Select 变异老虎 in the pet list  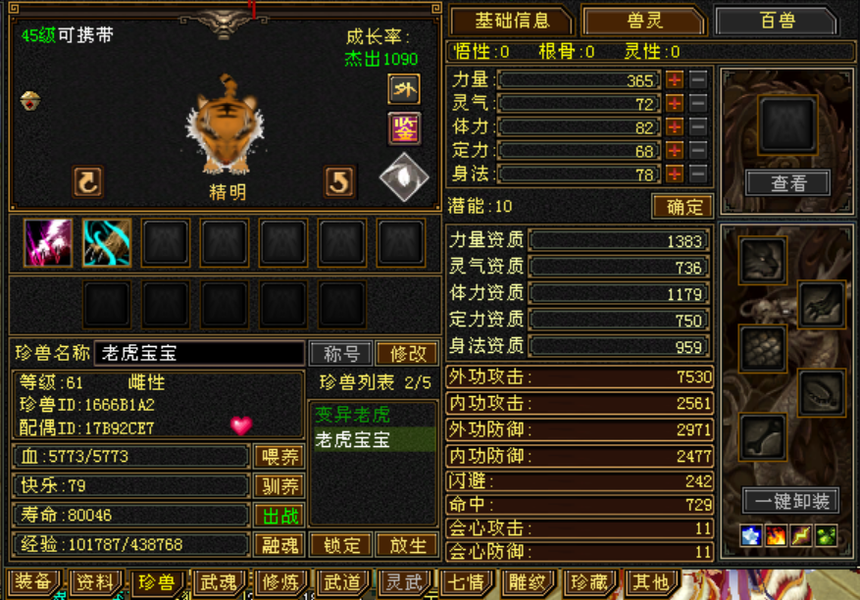point(353,414)
